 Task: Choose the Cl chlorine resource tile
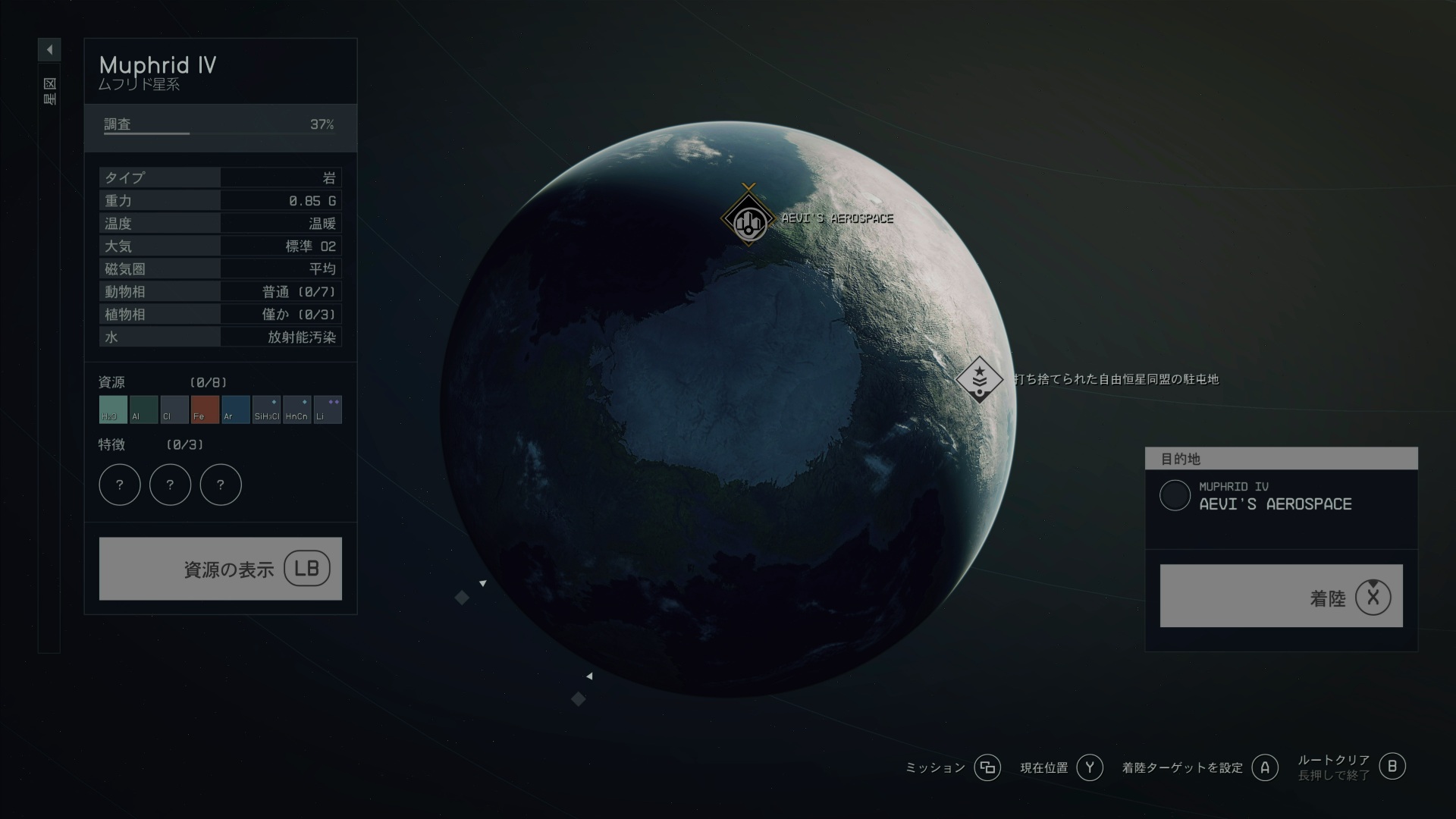(174, 409)
